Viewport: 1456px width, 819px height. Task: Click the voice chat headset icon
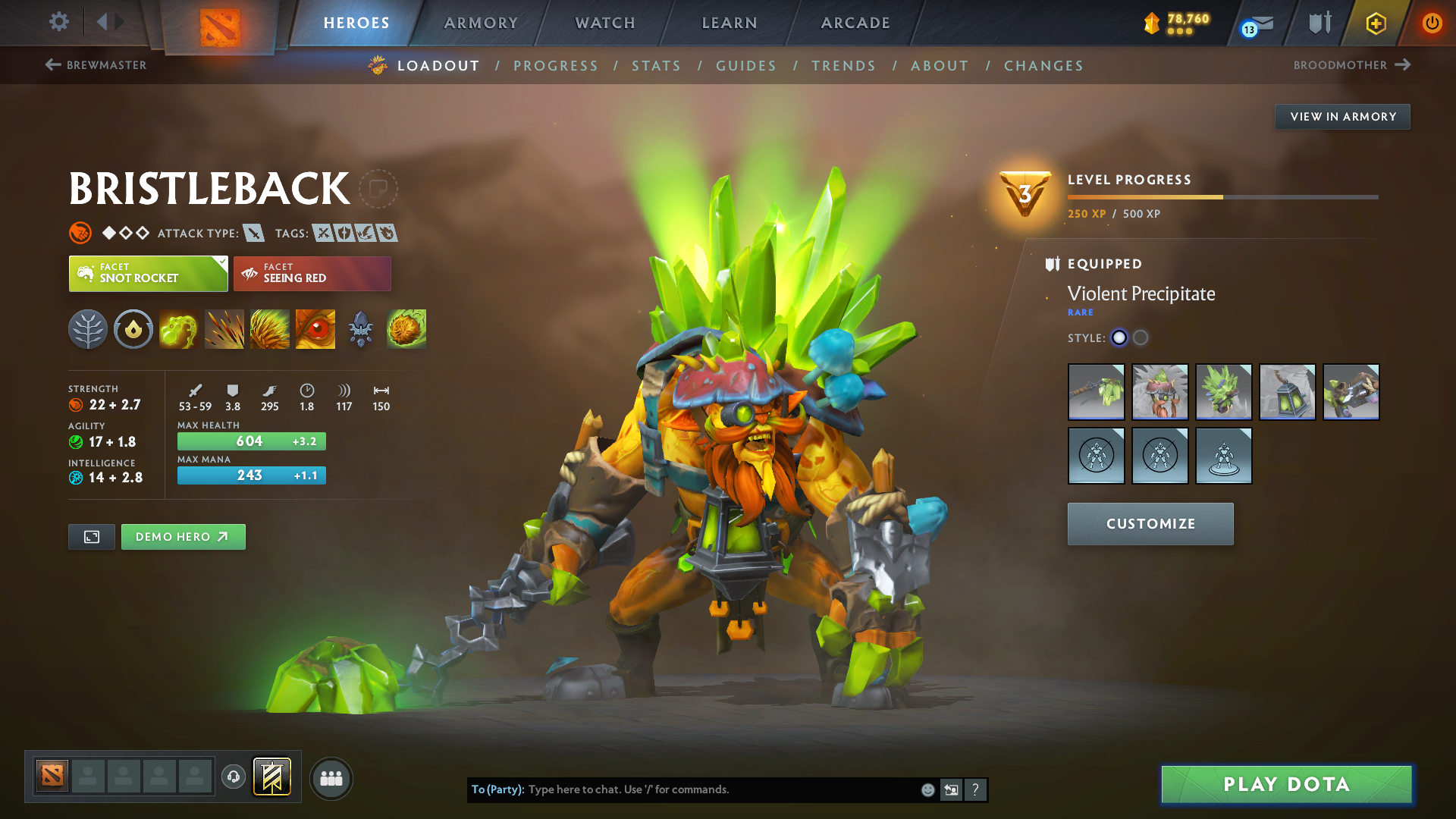[x=233, y=778]
